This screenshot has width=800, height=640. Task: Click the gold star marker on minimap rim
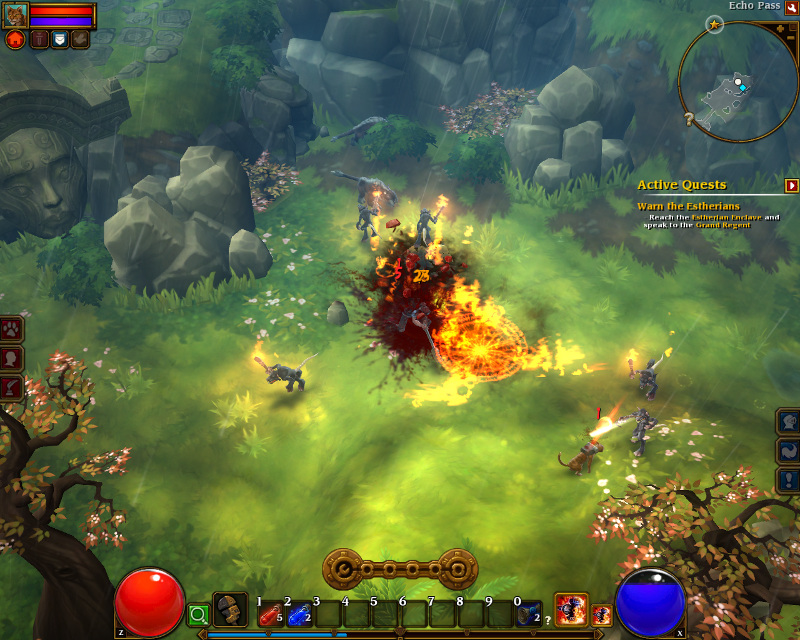coord(714,23)
